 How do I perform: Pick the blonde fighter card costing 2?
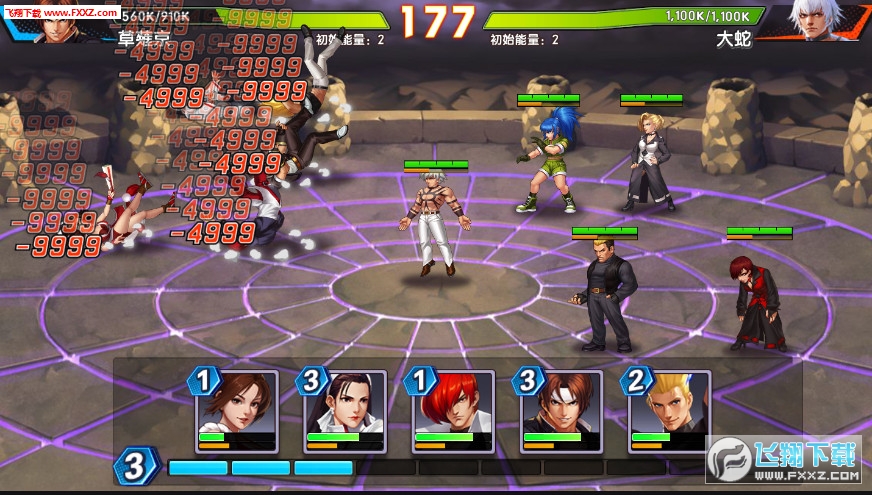(668, 407)
